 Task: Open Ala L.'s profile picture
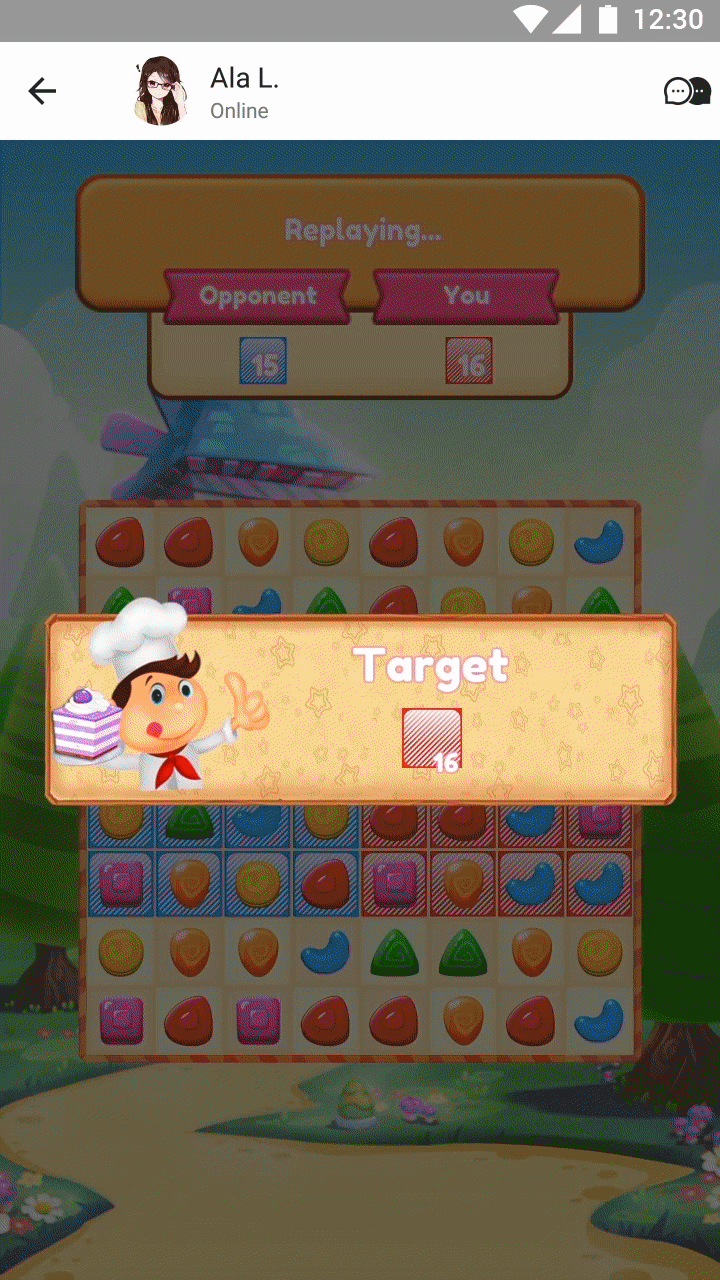click(x=160, y=92)
